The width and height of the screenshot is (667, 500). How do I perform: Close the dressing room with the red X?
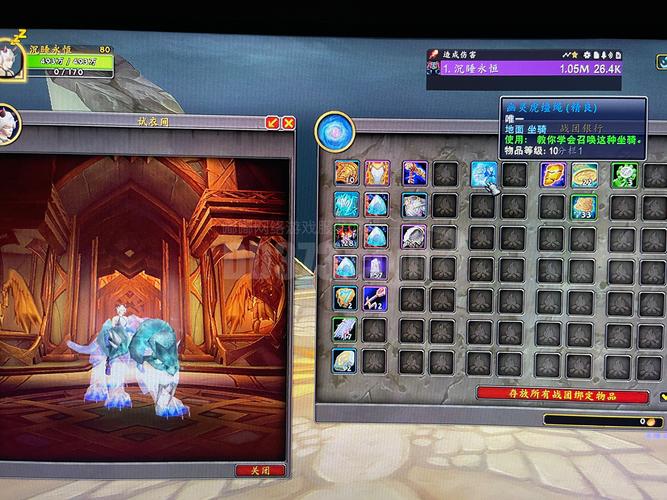[x=288, y=122]
